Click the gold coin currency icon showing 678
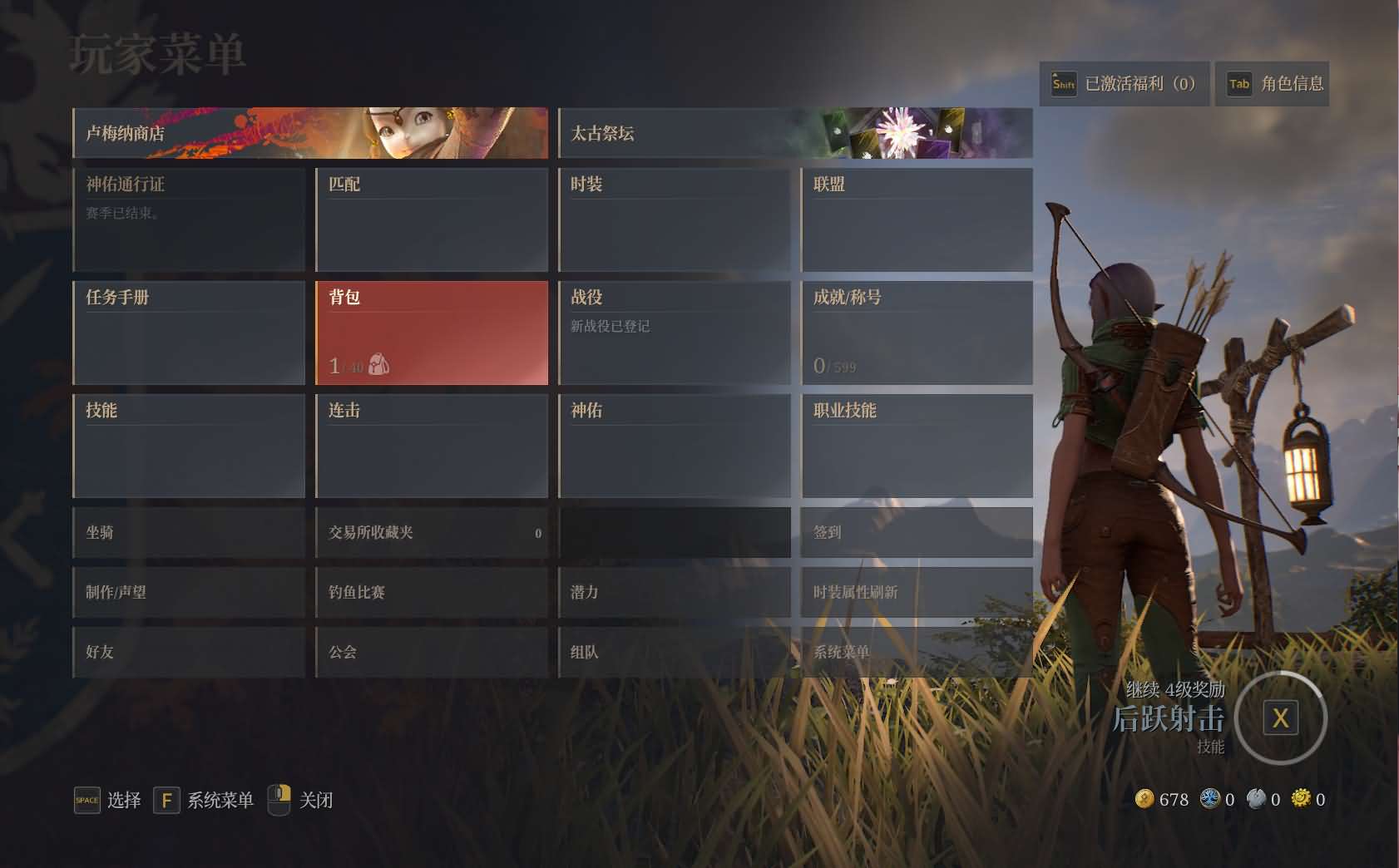Image resolution: width=1399 pixels, height=868 pixels. (1147, 799)
